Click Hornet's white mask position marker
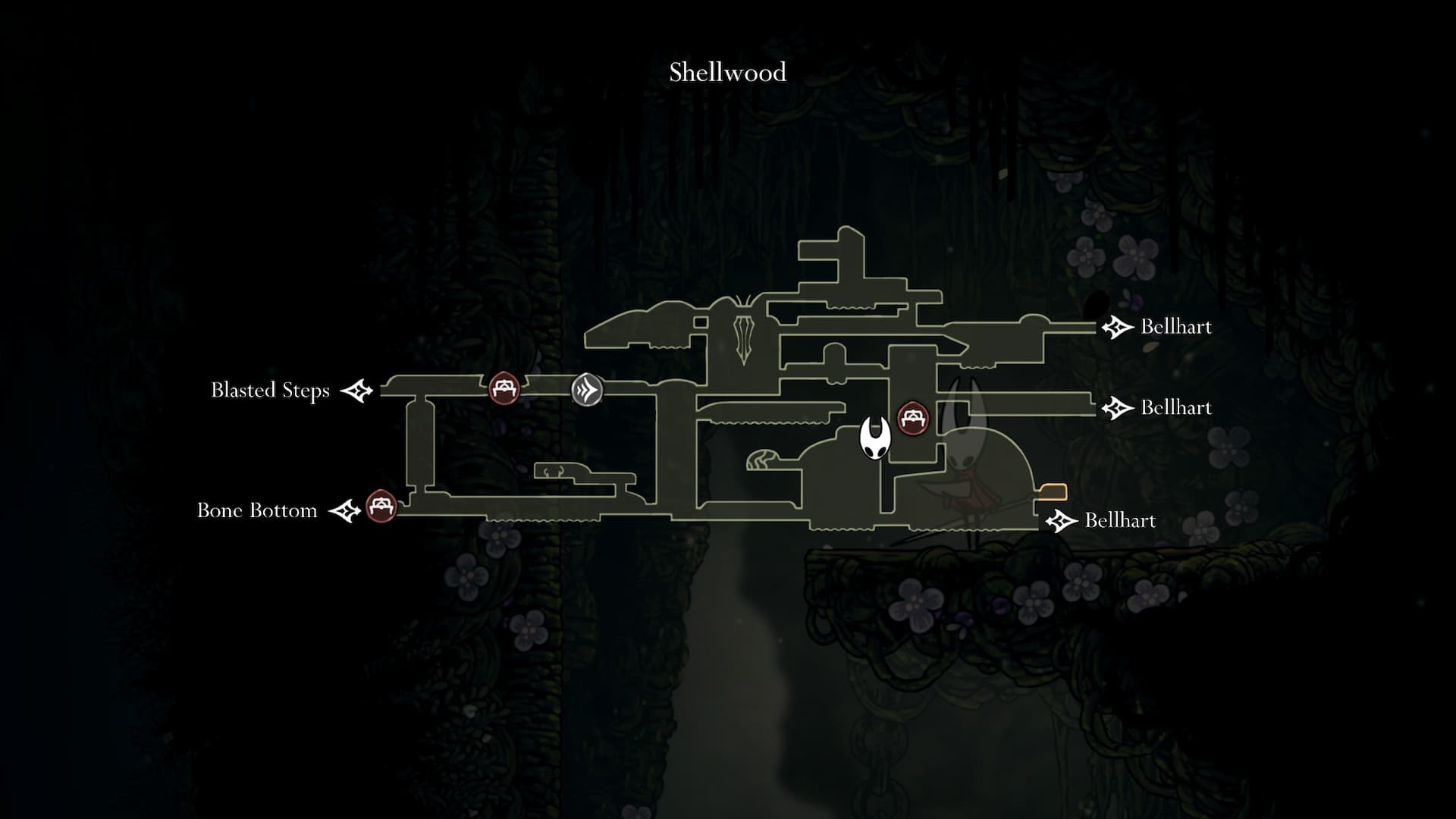This screenshot has height=819, width=1456. click(874, 438)
